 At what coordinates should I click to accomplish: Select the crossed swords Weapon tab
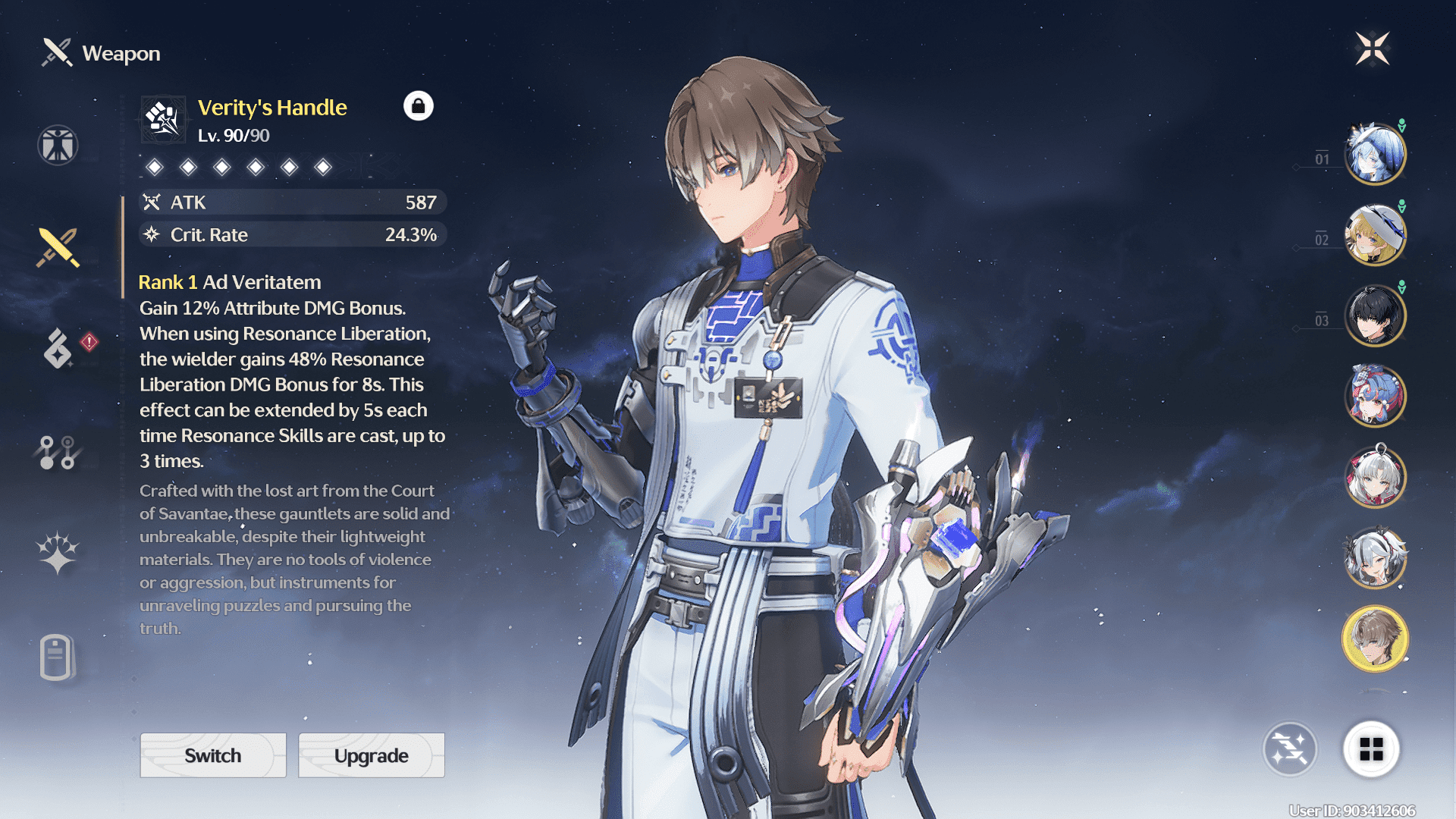[58, 247]
